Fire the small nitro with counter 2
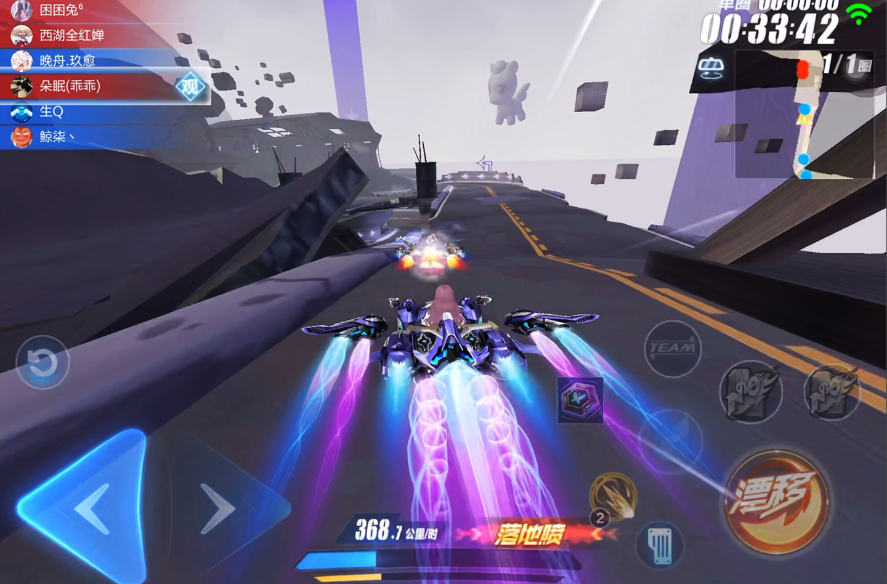887x584 pixels. click(x=612, y=497)
